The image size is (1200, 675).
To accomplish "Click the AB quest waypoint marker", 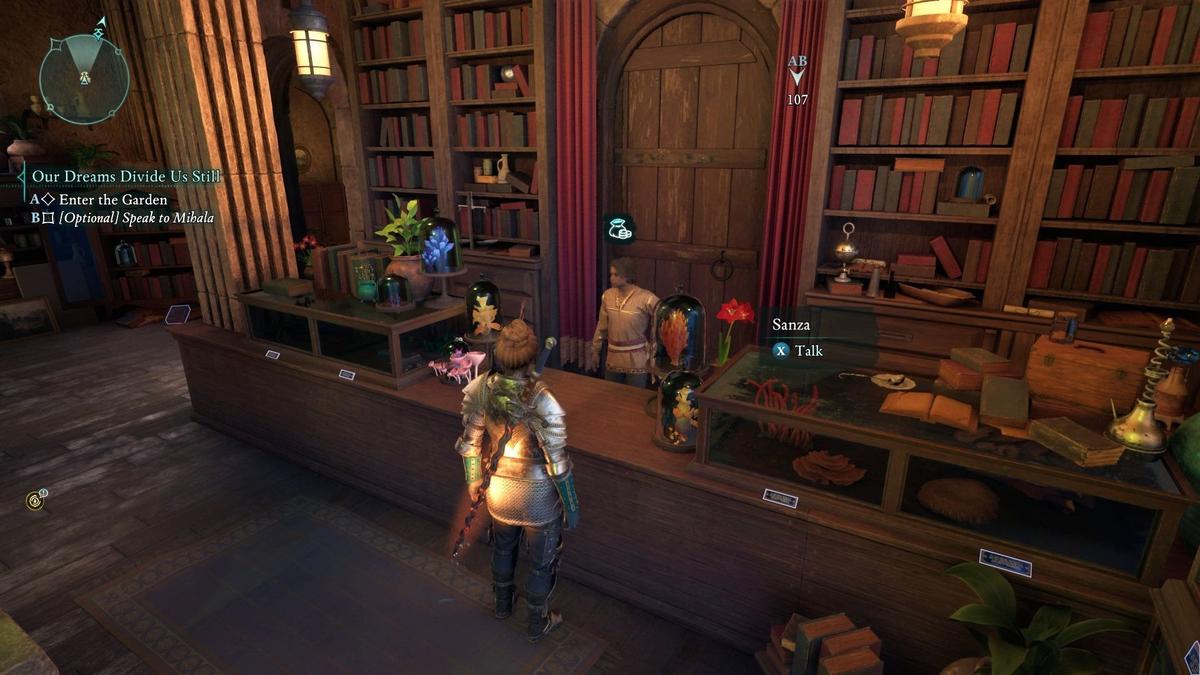I will coord(797,71).
